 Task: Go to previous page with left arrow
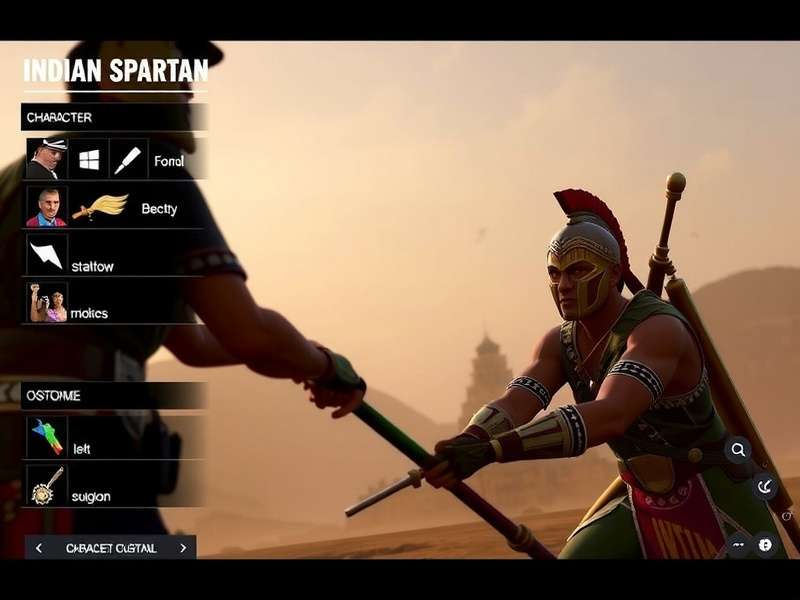click(39, 548)
